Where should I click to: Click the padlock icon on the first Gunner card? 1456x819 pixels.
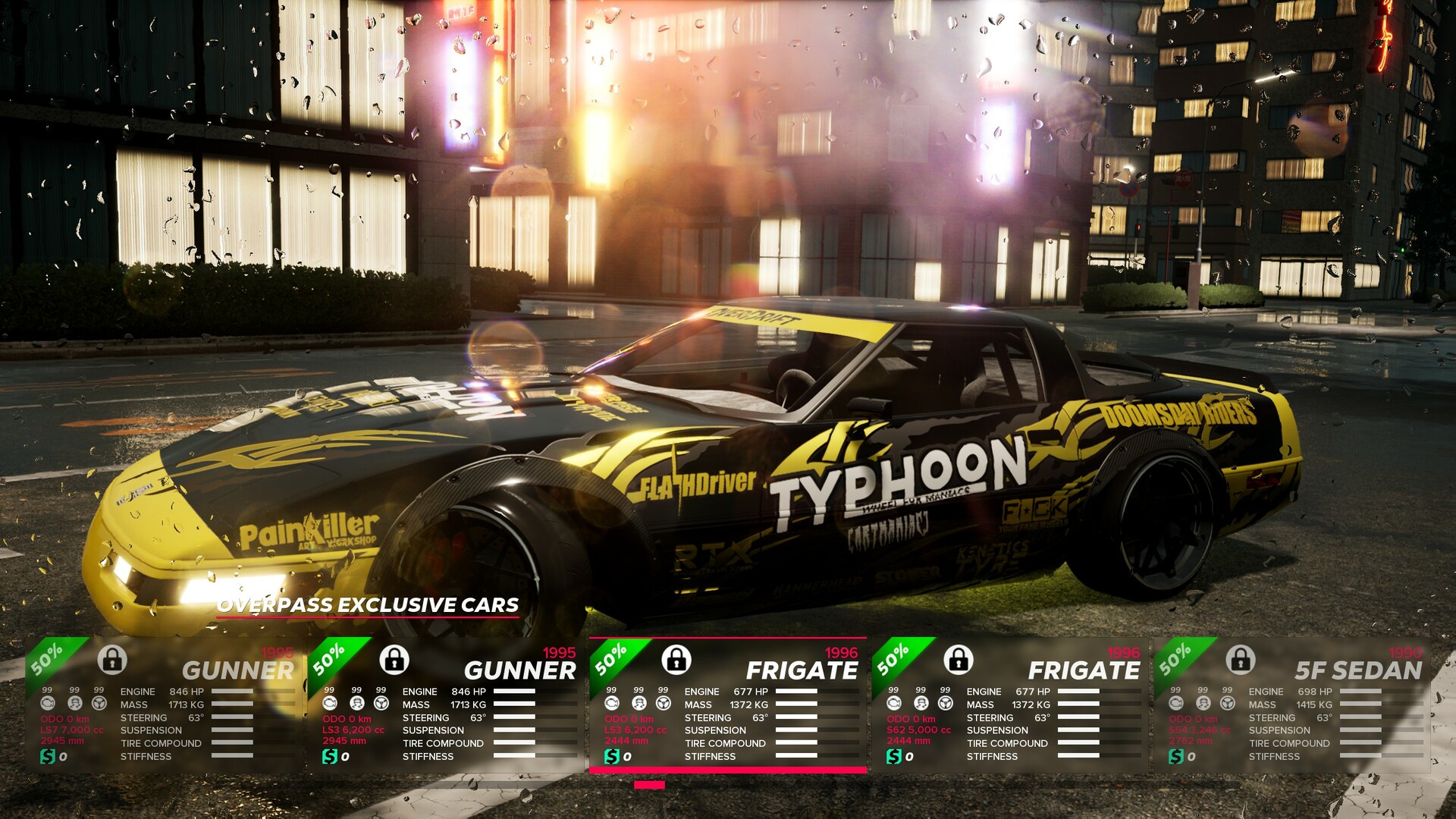pyautogui.click(x=111, y=662)
